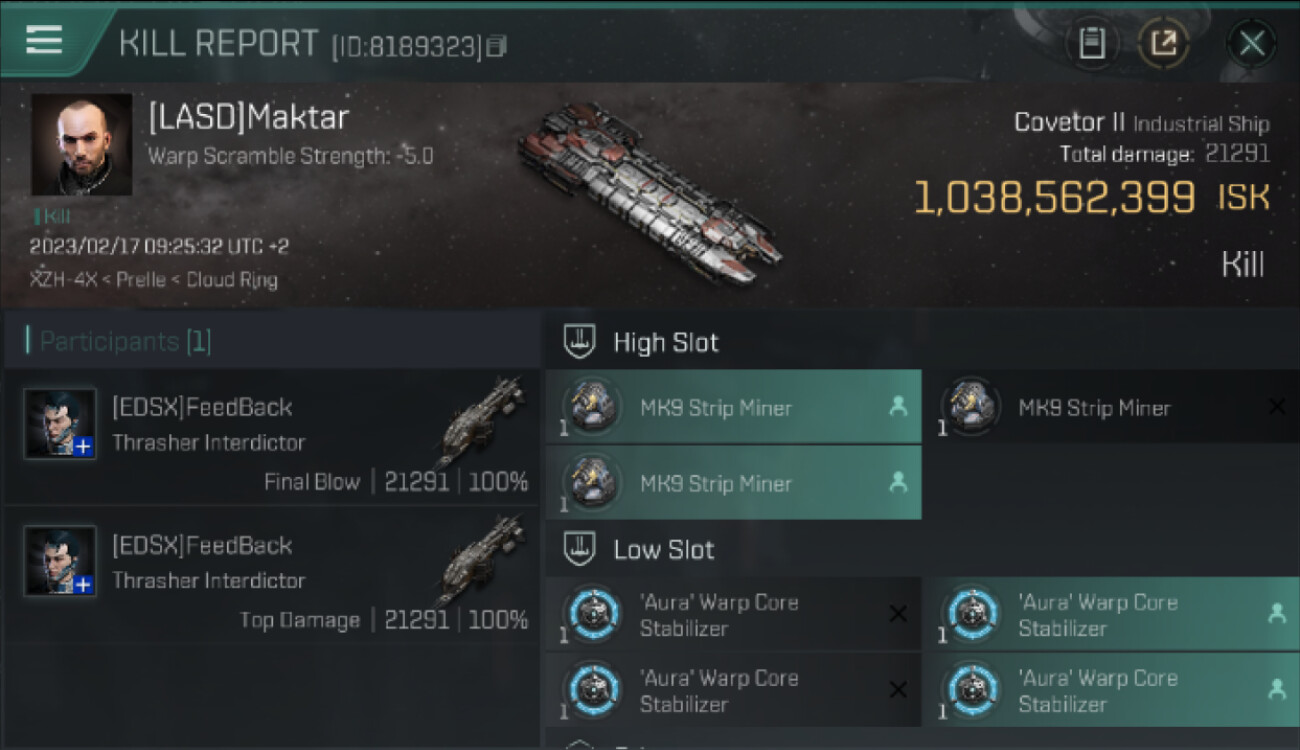Share this kill report
The width and height of the screenshot is (1300, 750).
pyautogui.click(x=1163, y=43)
